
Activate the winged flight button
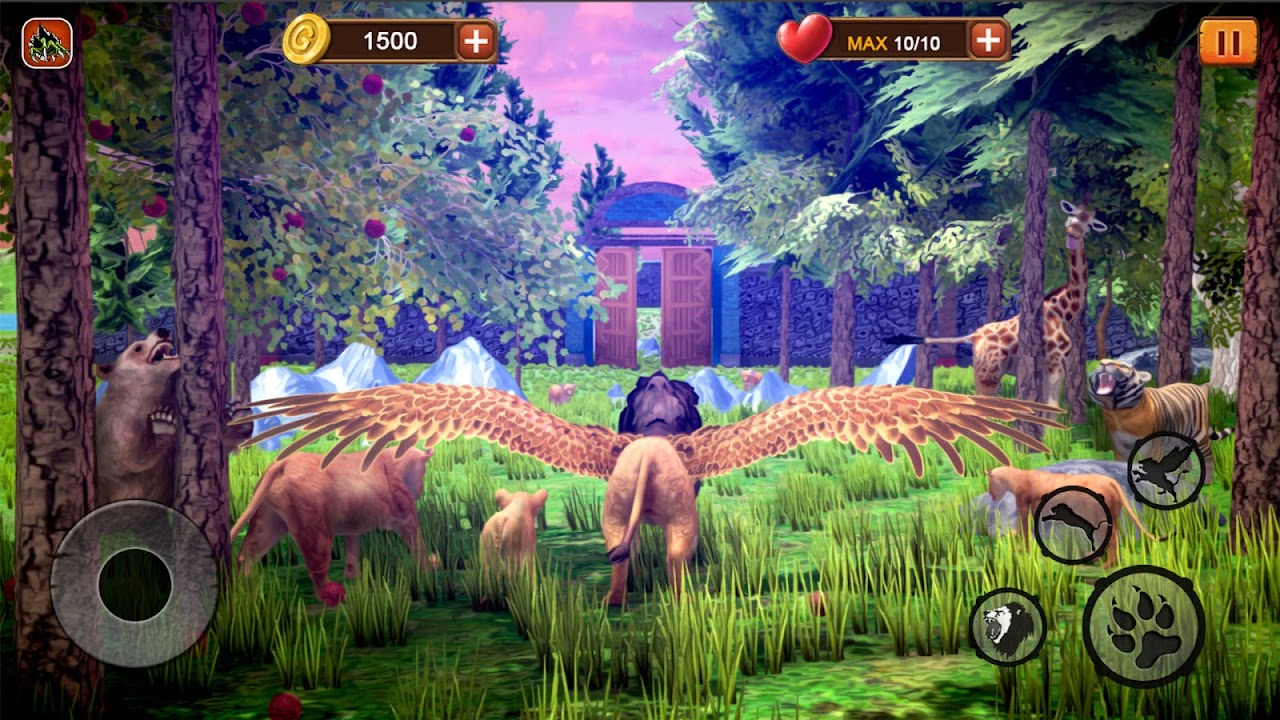1166,470
